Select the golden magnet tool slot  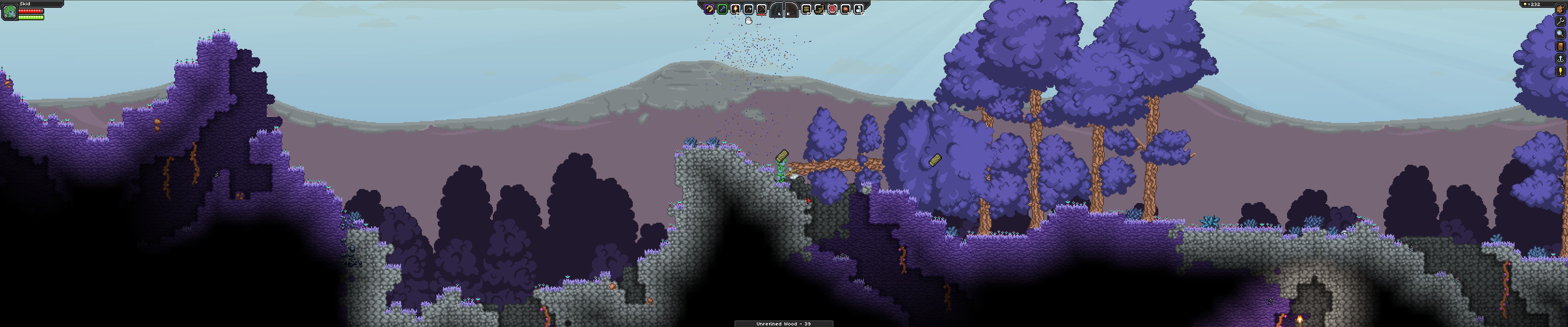point(708,9)
